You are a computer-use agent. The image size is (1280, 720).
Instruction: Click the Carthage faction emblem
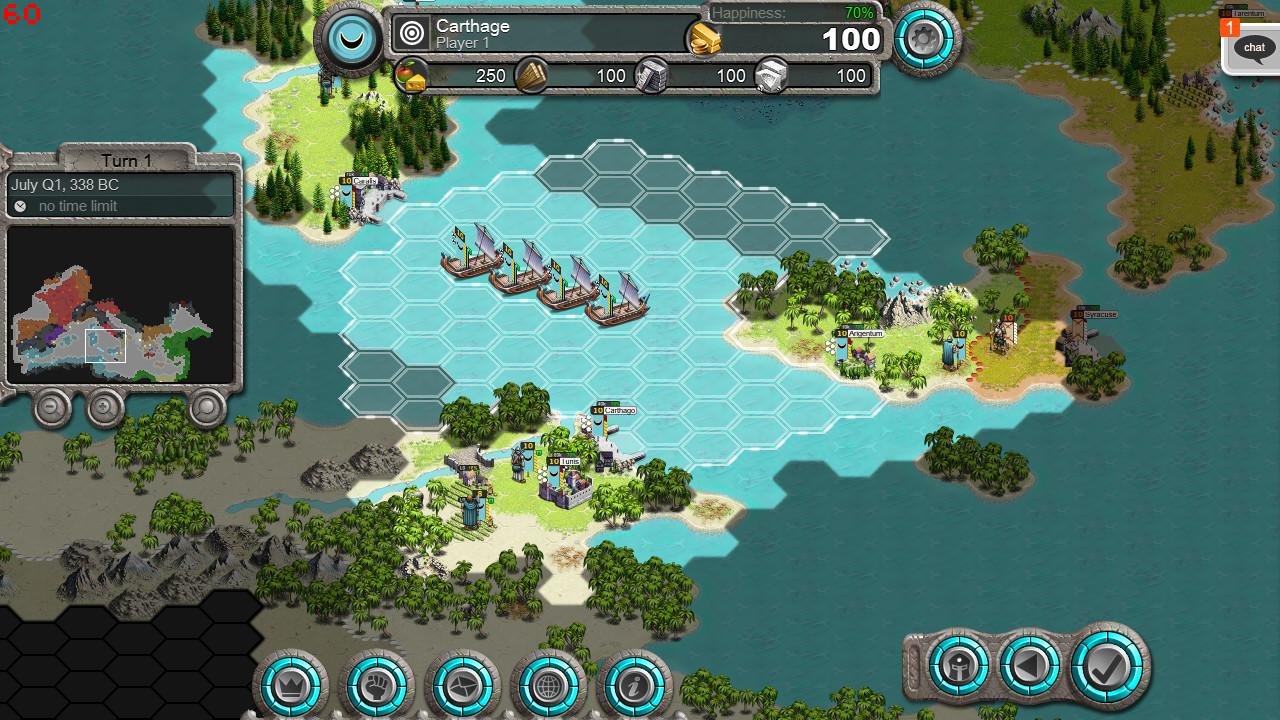click(350, 38)
